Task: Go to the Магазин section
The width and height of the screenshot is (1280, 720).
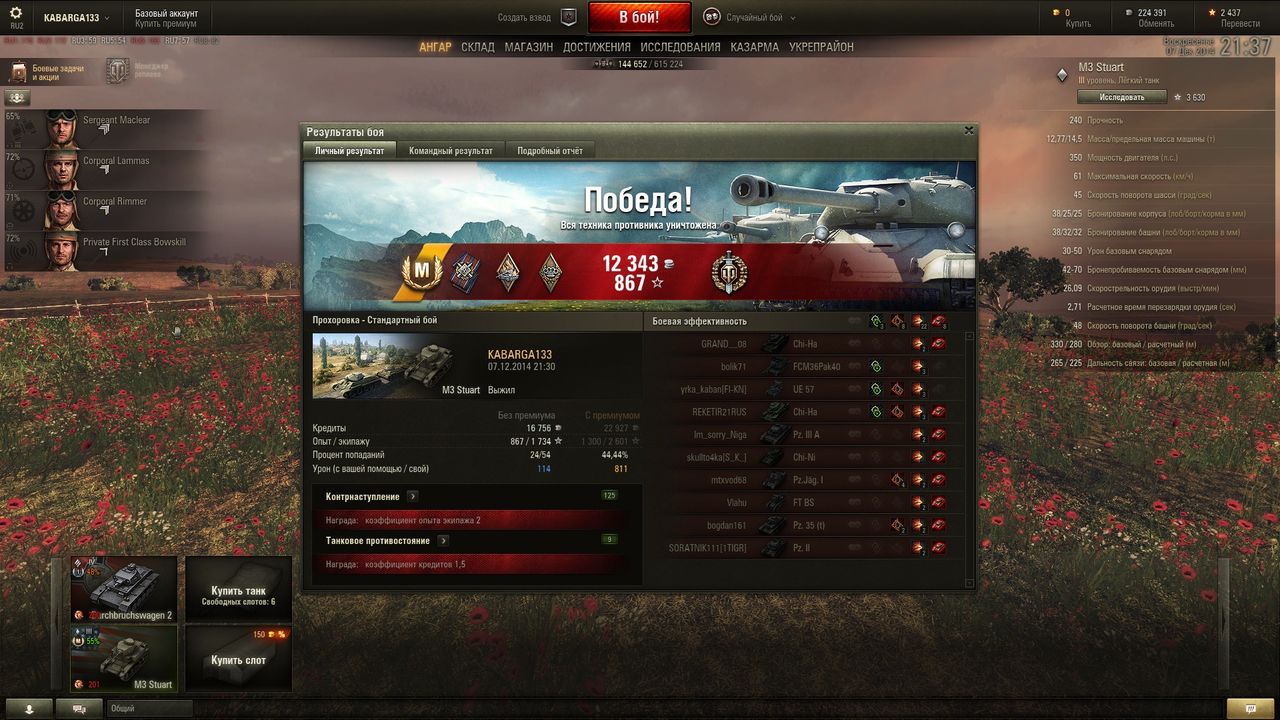Action: (528, 47)
